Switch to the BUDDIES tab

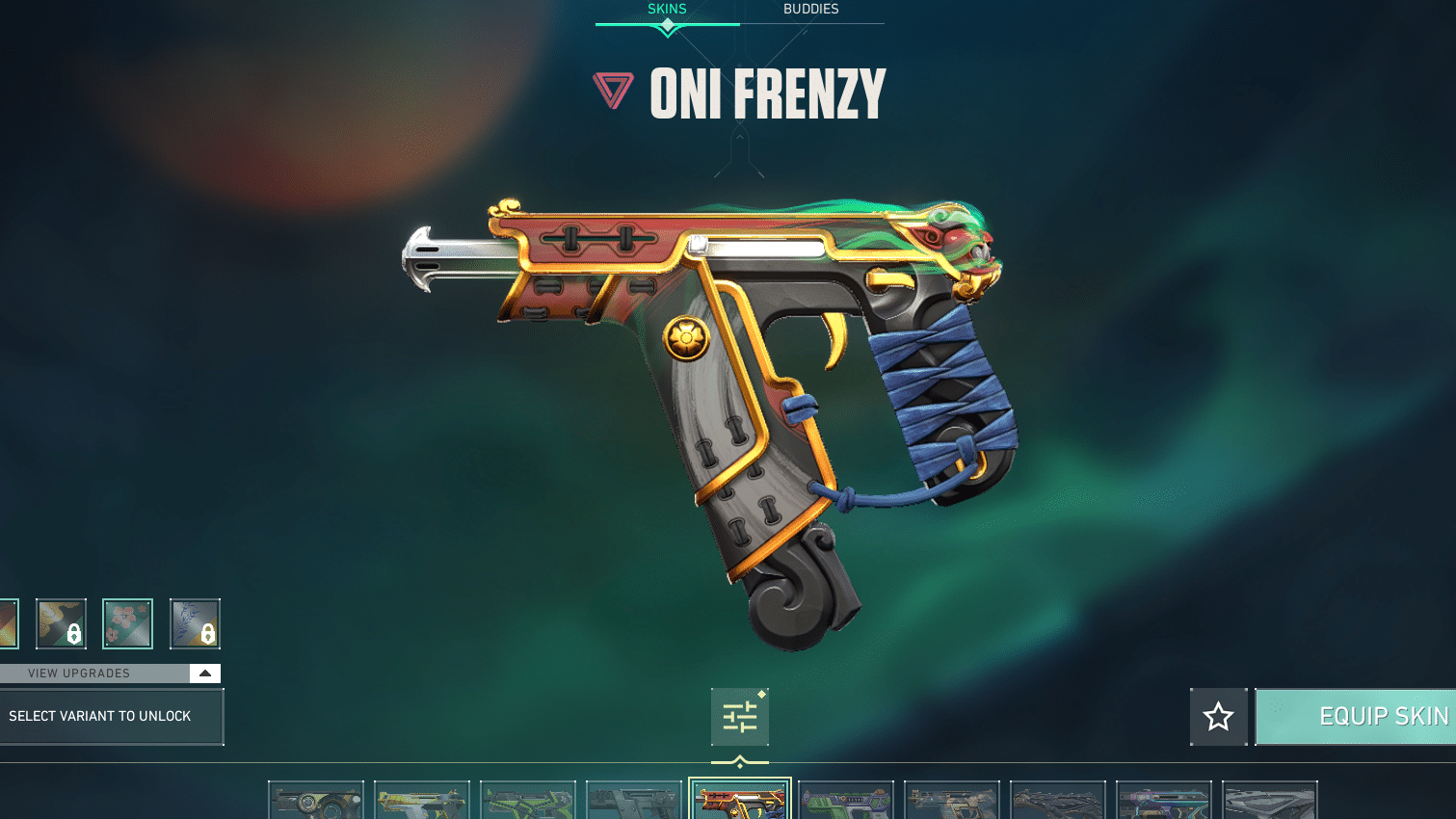tap(811, 9)
